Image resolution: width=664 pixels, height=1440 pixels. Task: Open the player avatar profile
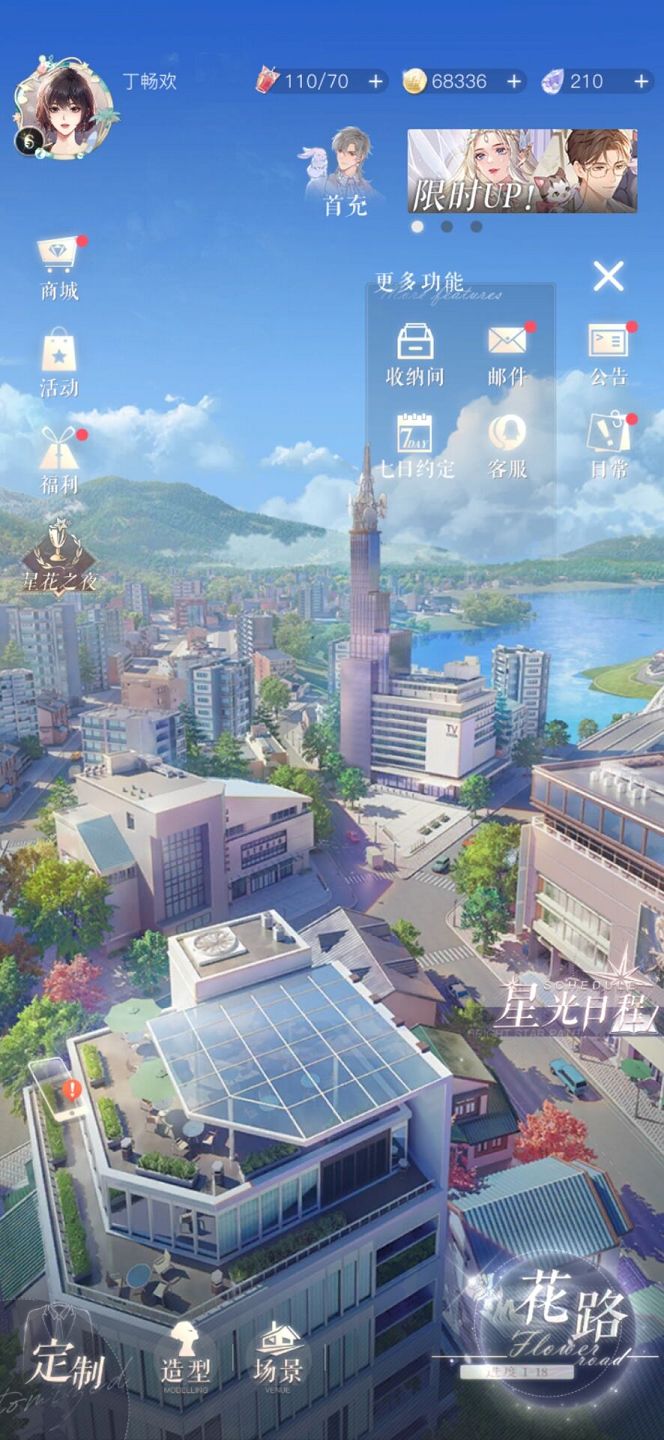(x=63, y=107)
